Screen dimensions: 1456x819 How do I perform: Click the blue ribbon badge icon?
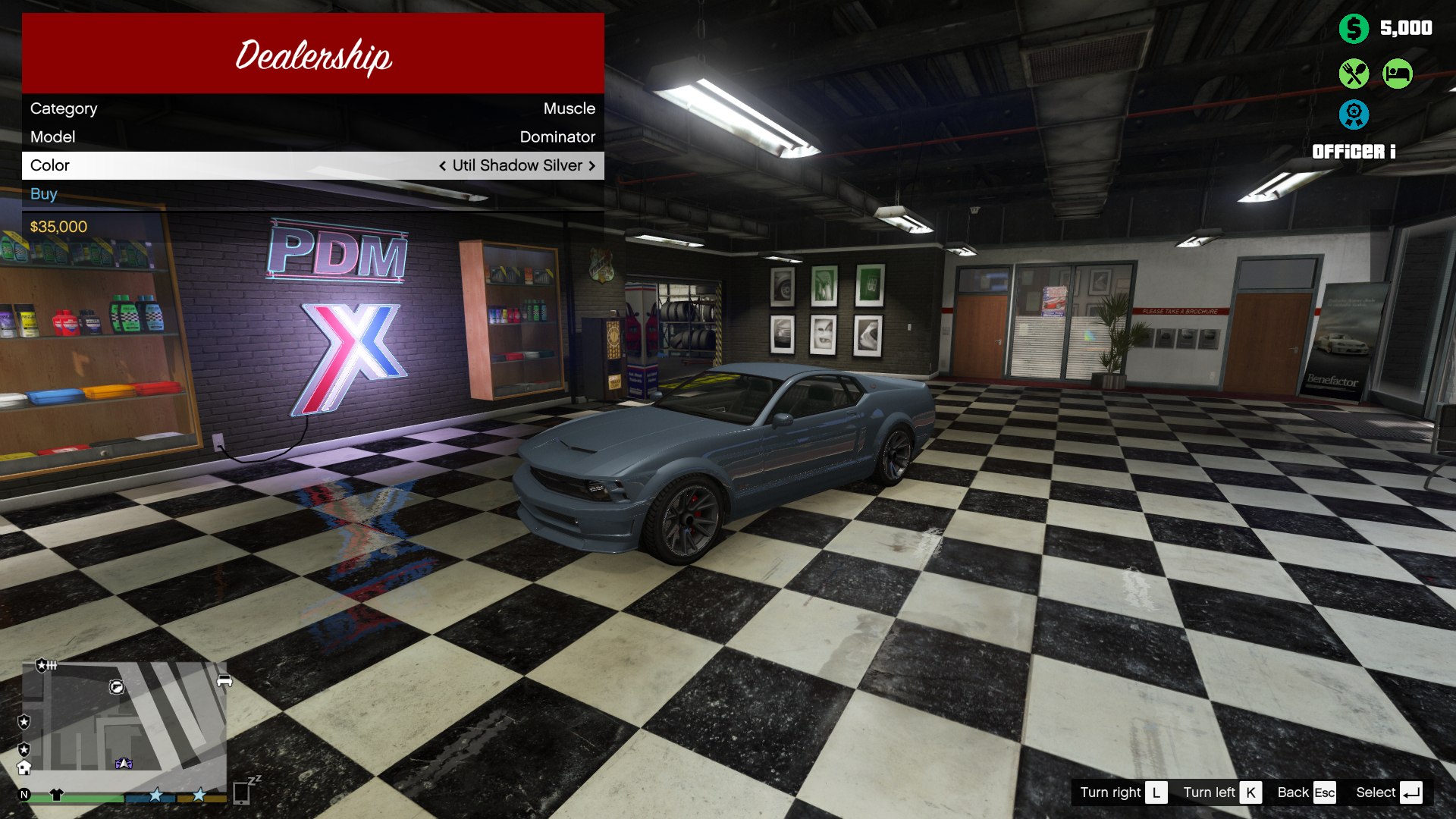(1354, 115)
